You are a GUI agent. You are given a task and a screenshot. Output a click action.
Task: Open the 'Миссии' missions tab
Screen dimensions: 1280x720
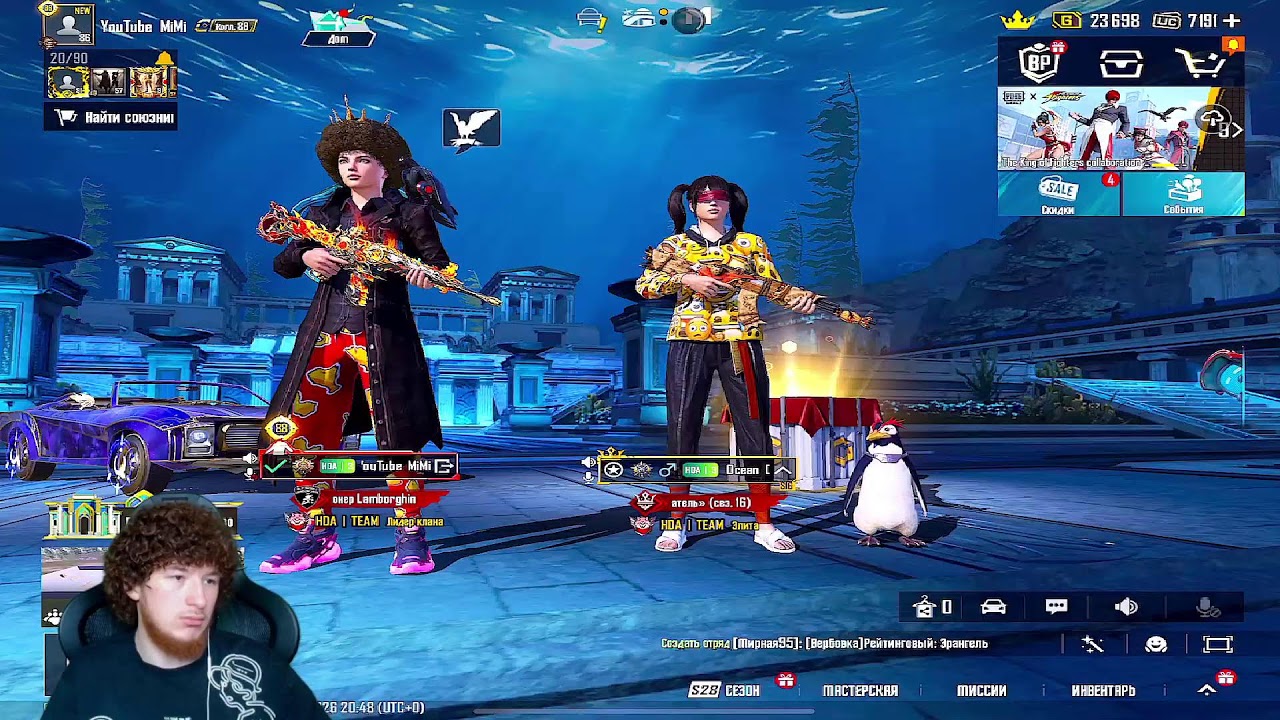(981, 690)
